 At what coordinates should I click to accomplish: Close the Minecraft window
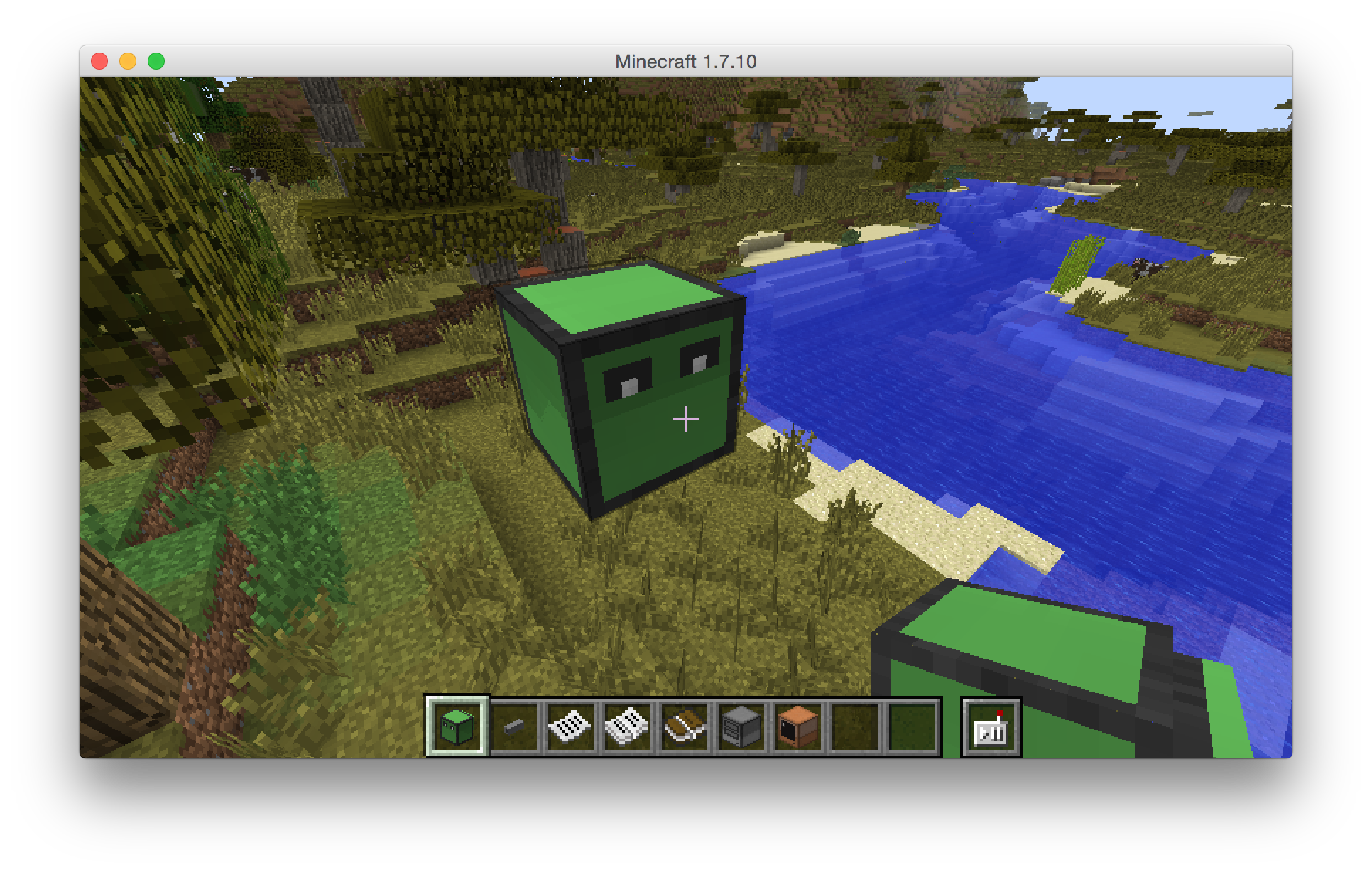[x=99, y=62]
